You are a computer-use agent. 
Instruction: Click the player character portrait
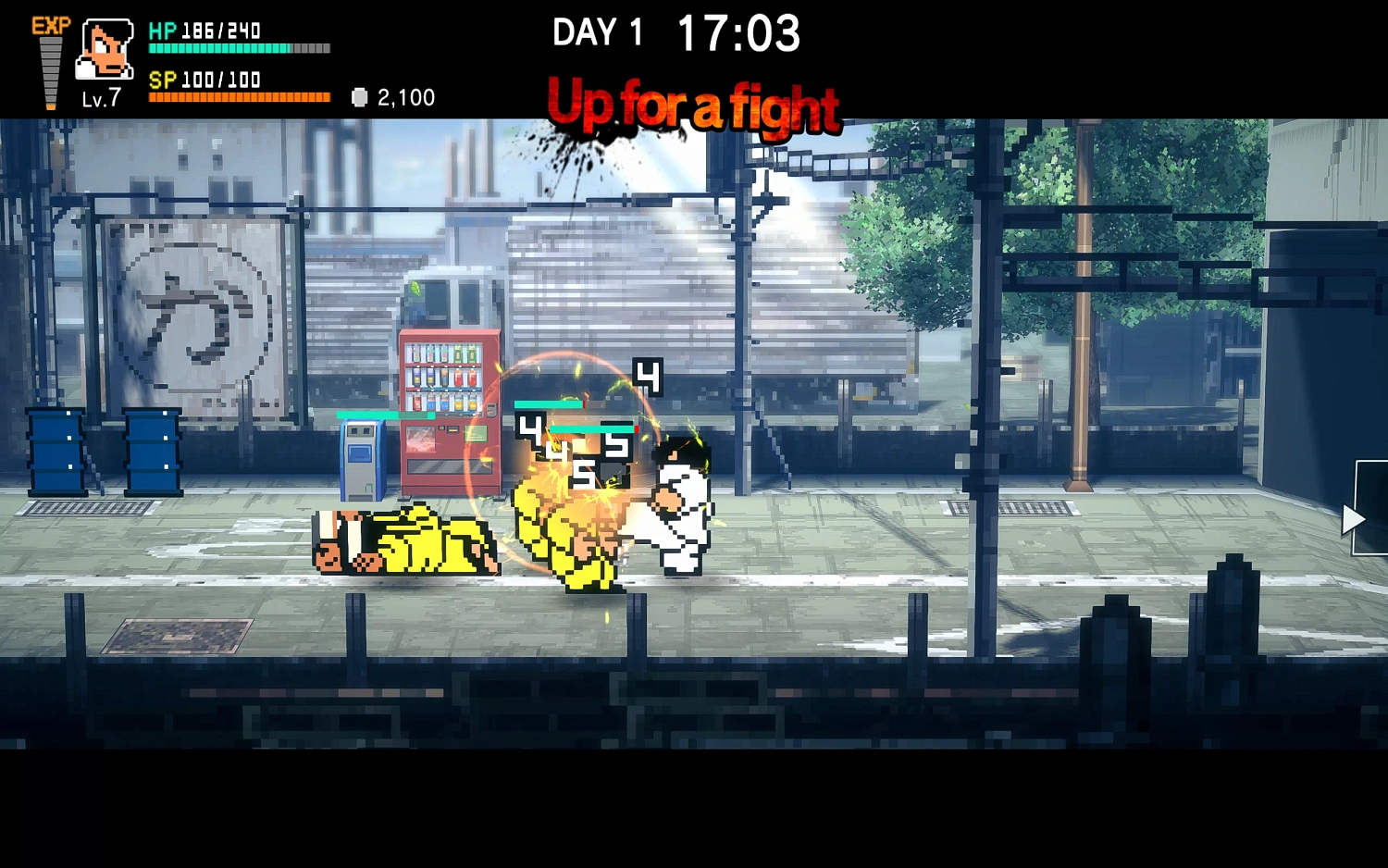(x=105, y=49)
